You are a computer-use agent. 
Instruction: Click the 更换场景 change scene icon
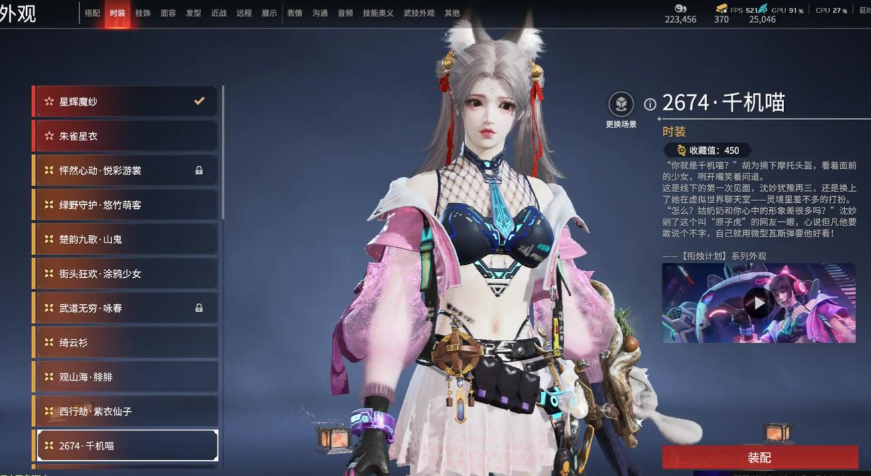(x=621, y=105)
